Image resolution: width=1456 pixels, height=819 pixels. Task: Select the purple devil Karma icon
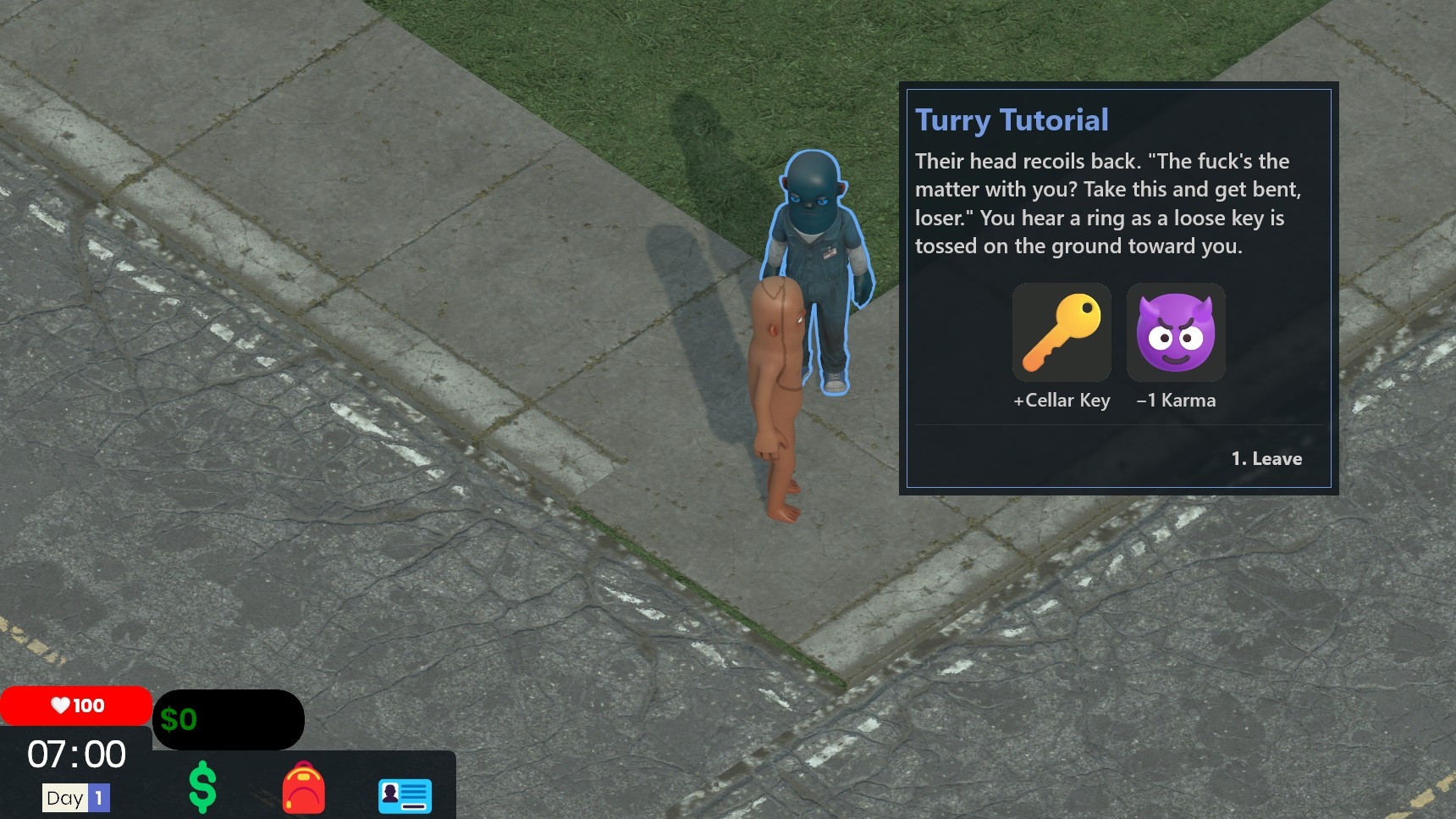(1176, 333)
